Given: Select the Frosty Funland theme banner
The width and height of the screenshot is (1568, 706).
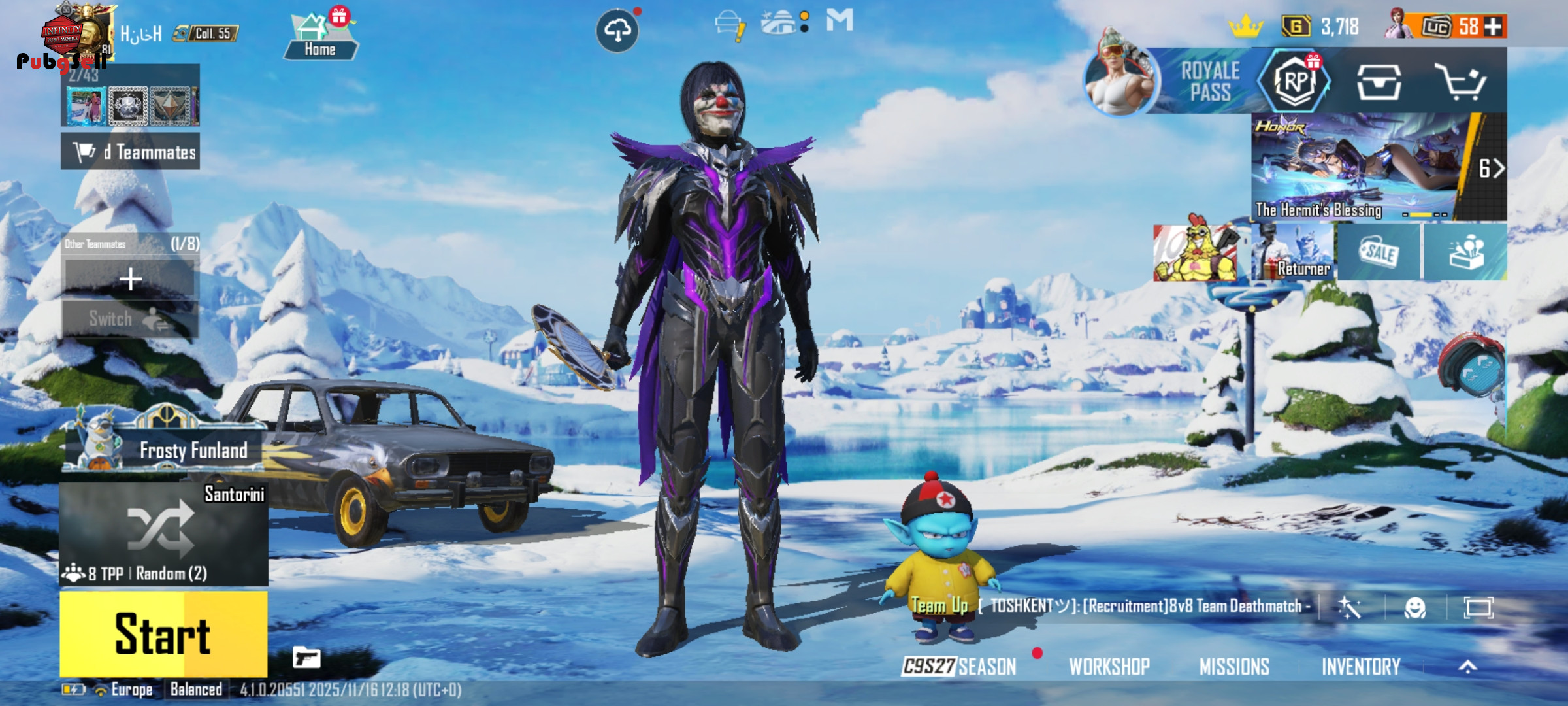Looking at the screenshot, I should pos(163,448).
